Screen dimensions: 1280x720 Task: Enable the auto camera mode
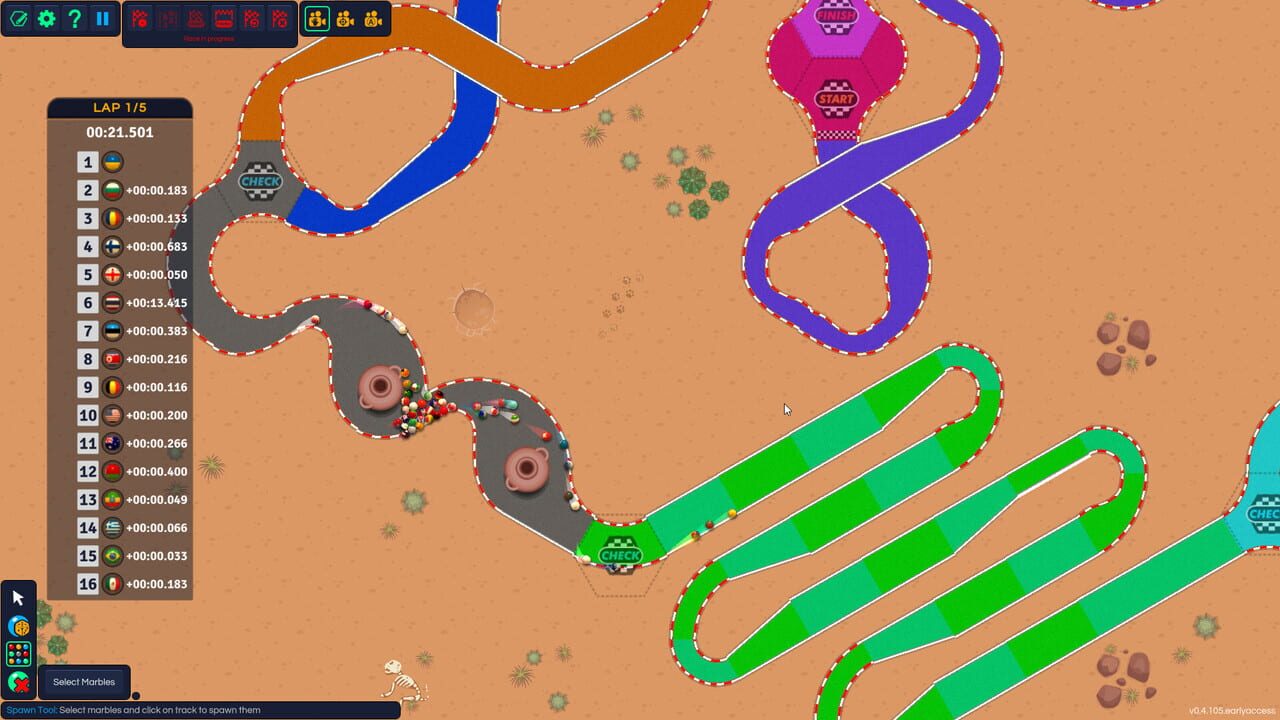pos(371,18)
